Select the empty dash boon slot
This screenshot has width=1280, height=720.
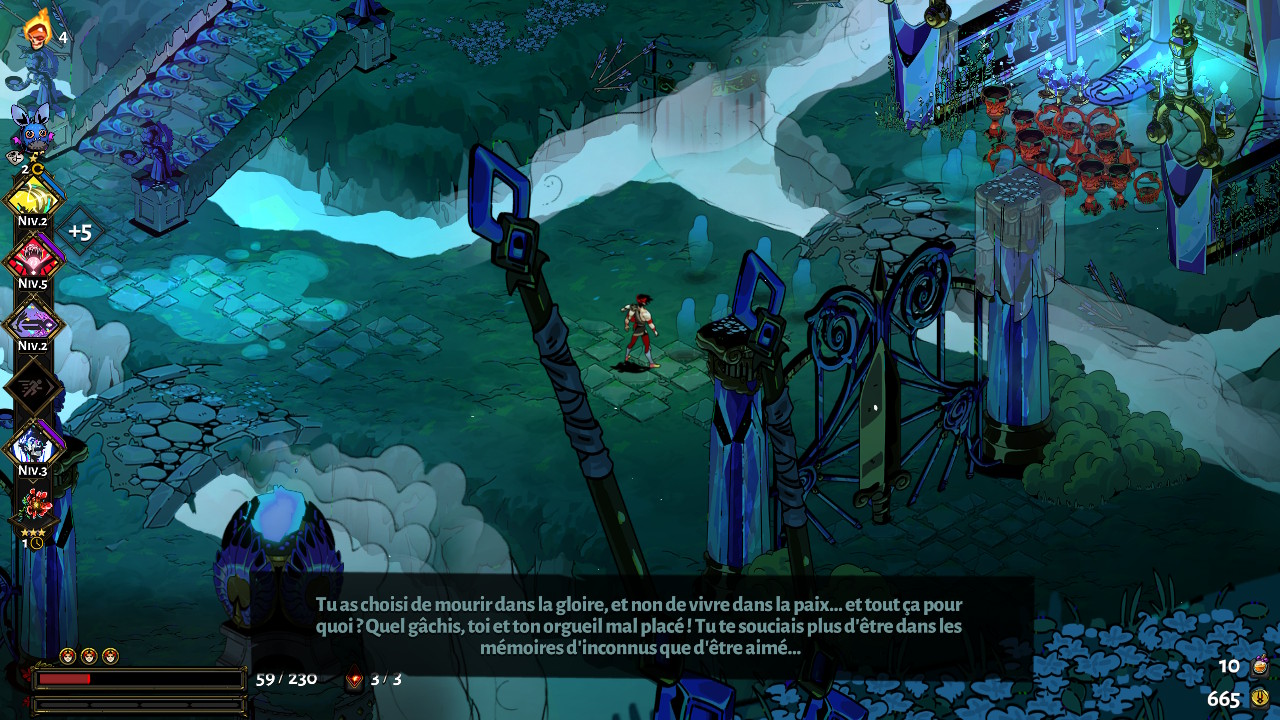click(x=34, y=386)
